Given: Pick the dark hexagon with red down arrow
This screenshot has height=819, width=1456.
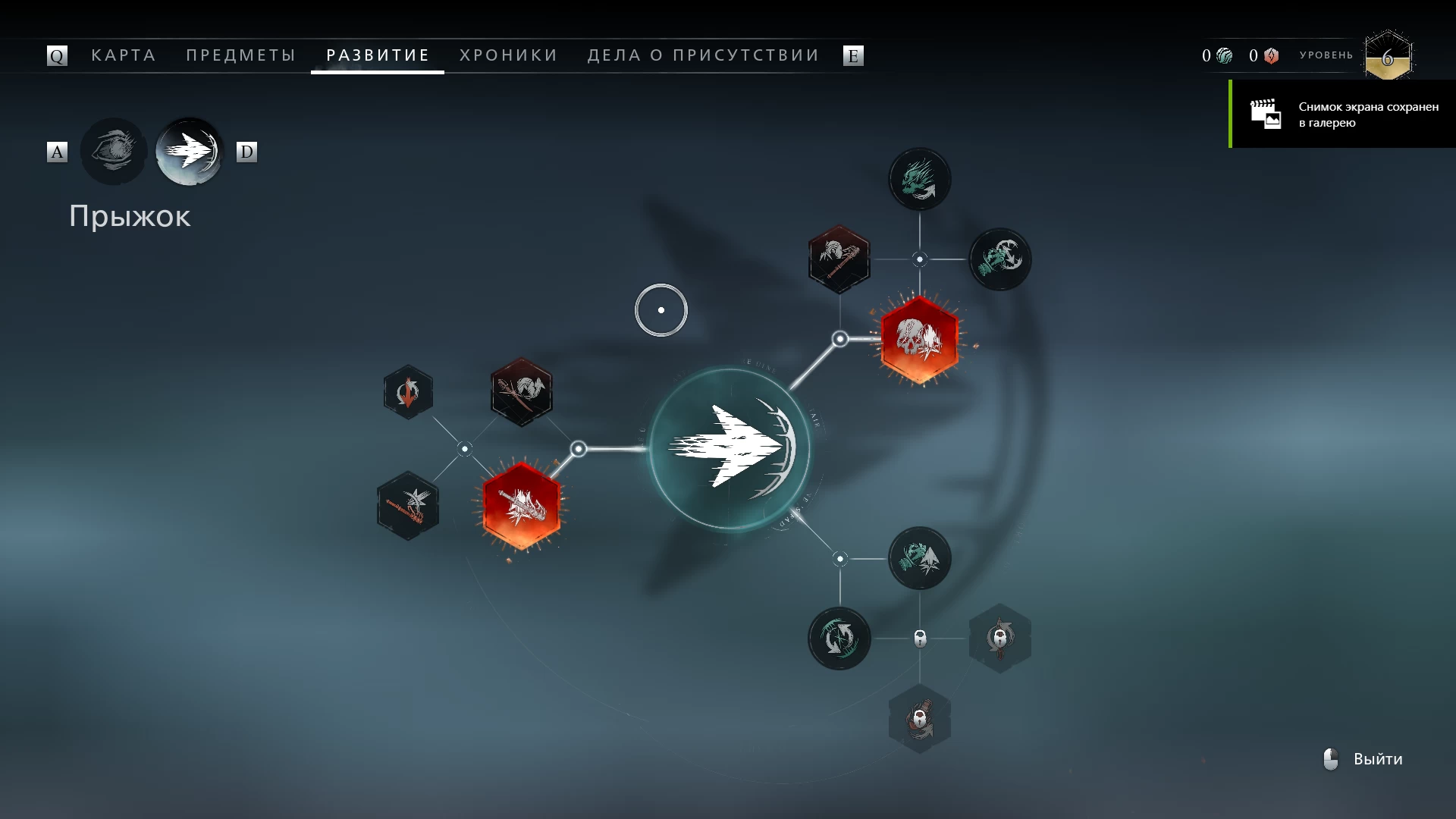Looking at the screenshot, I should [408, 392].
